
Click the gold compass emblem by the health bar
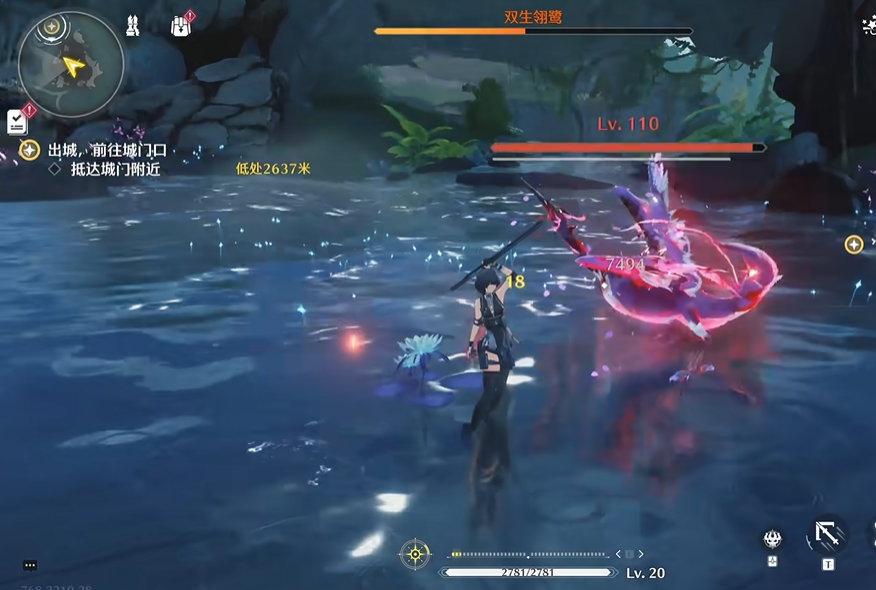click(415, 553)
